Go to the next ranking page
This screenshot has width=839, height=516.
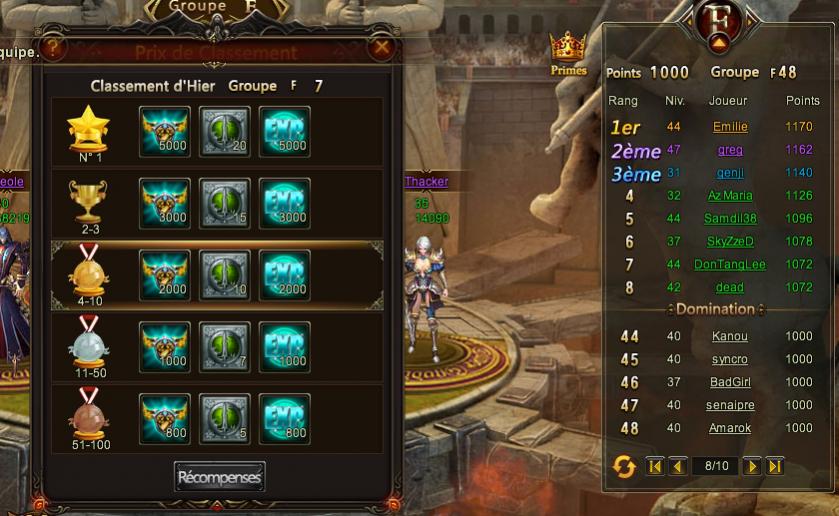click(752, 466)
